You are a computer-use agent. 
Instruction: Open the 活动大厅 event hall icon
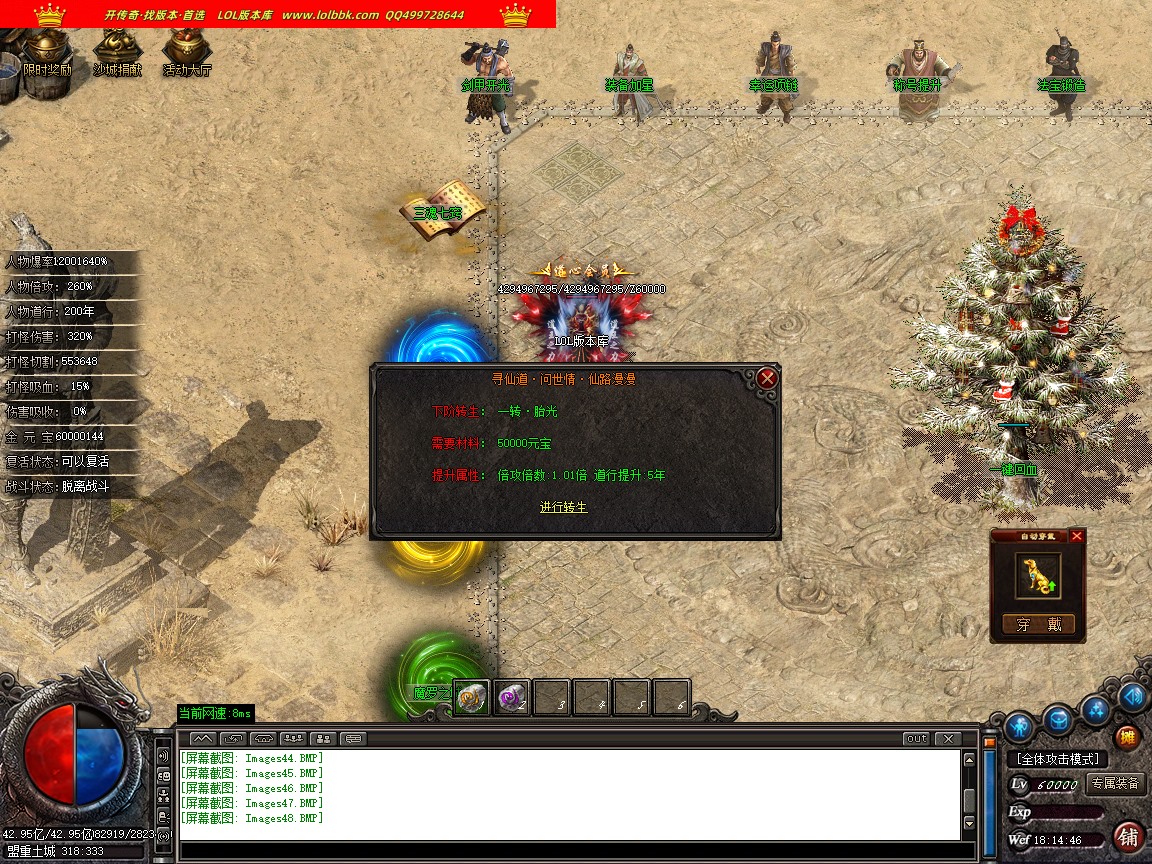pyautogui.click(x=186, y=52)
